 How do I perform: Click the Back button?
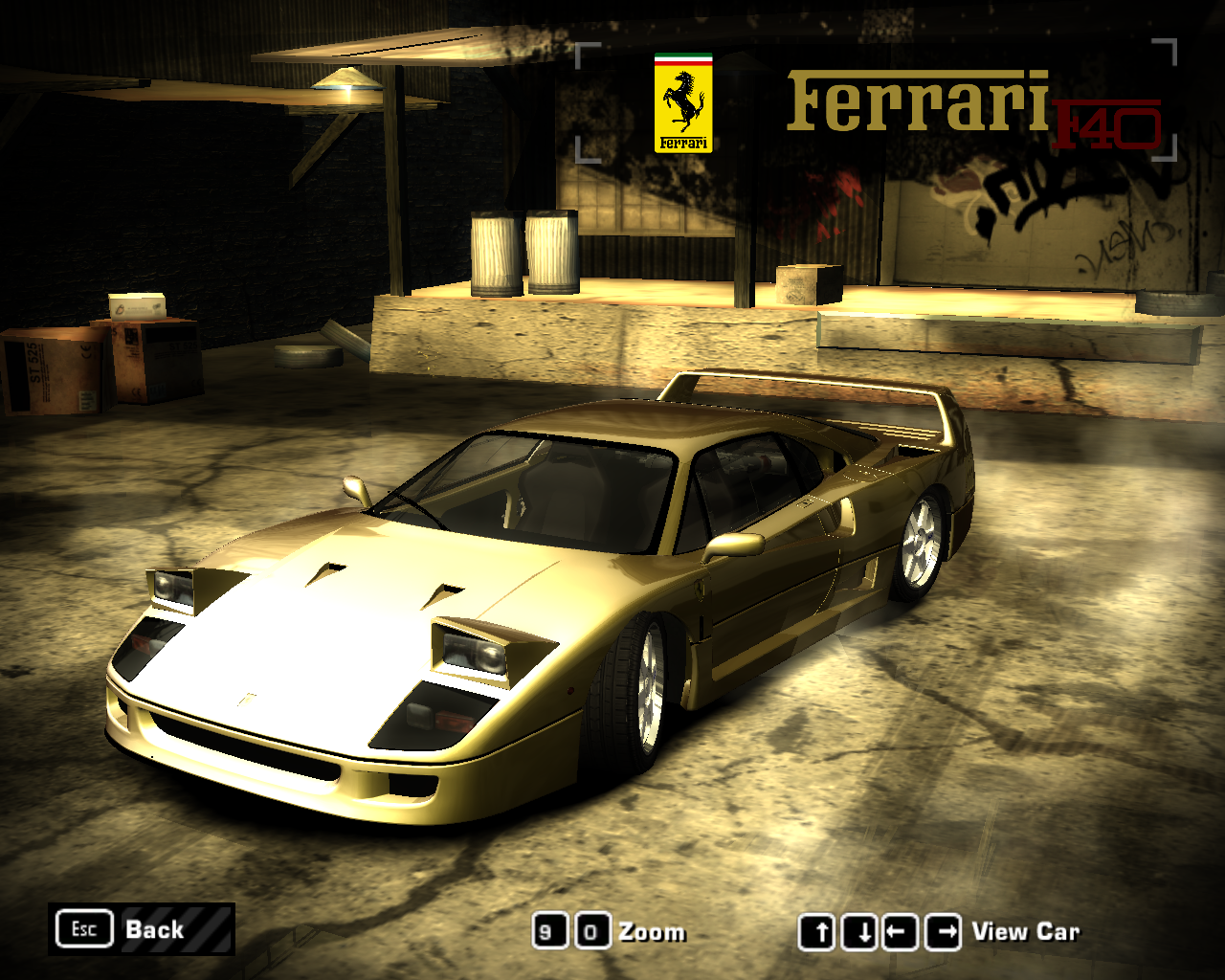click(153, 928)
